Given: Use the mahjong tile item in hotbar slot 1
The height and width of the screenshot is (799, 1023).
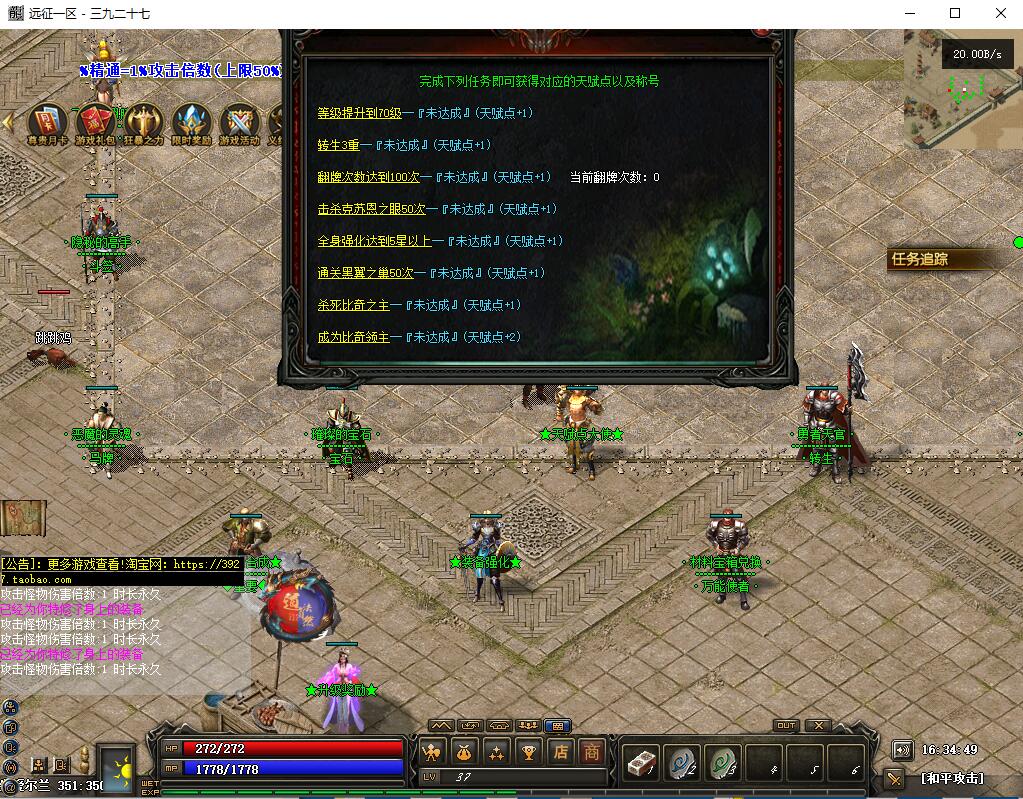Looking at the screenshot, I should [x=640, y=763].
